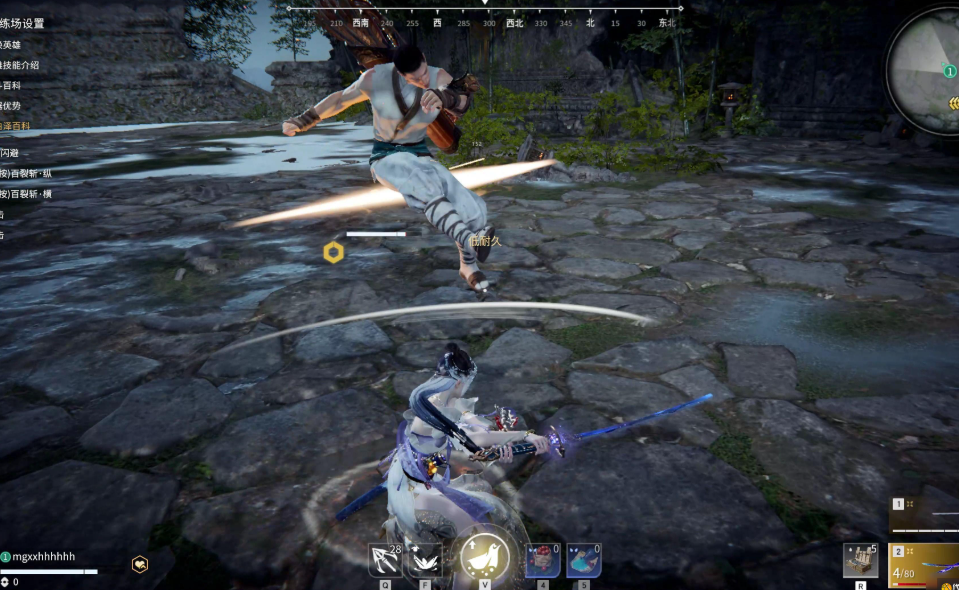Activate the hero skill icon beside the grappling hook

click(426, 560)
